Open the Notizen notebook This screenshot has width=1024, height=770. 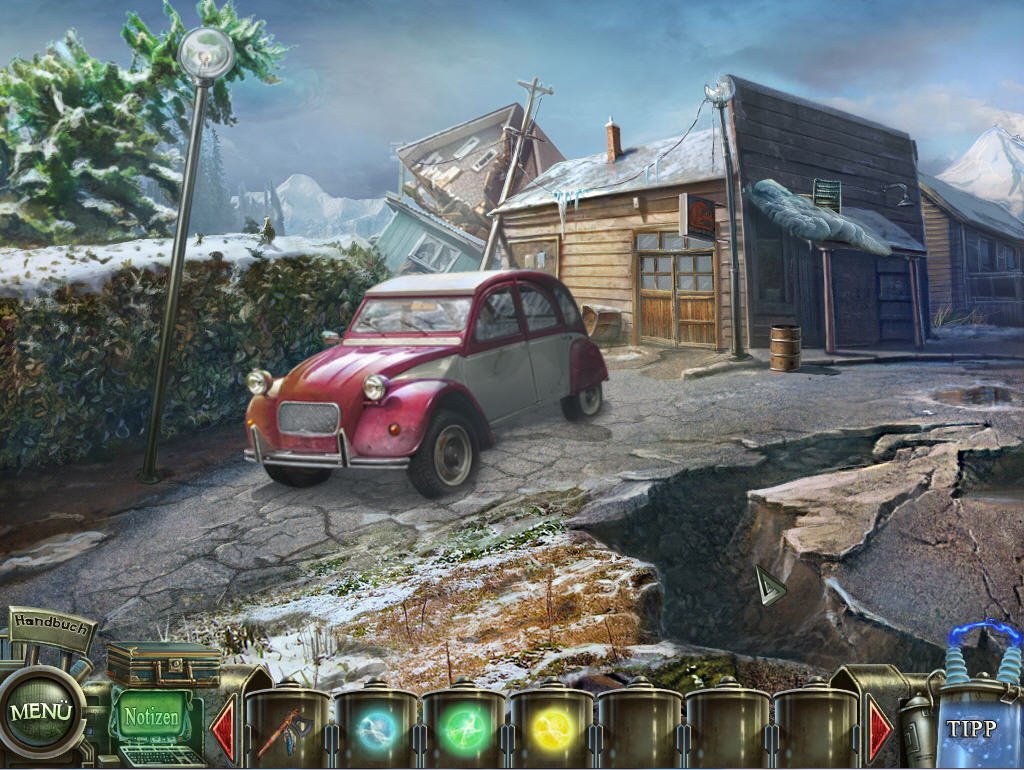(151, 717)
